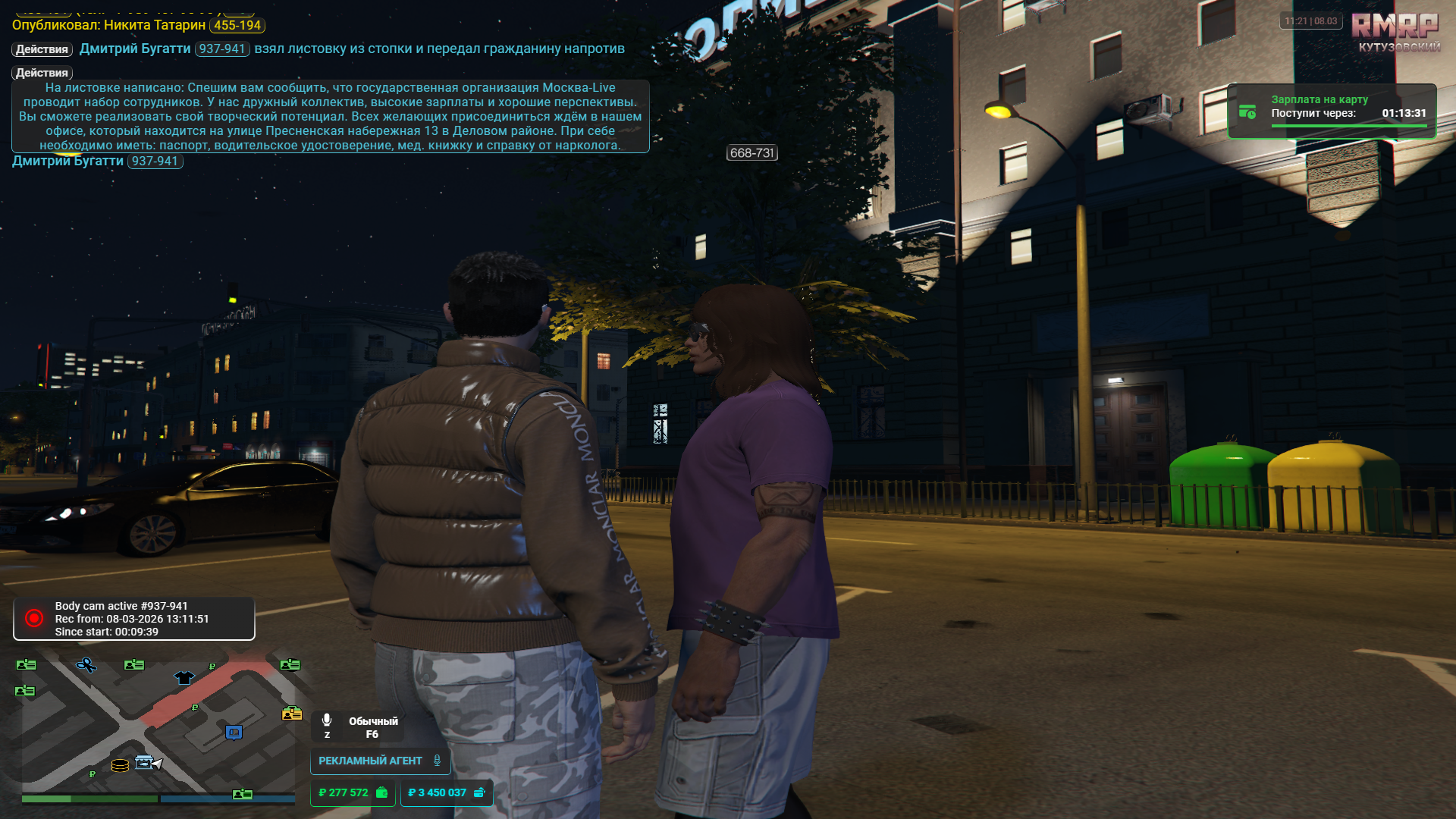Screen dimensions: 1456x819
Task: Click the Body cam active recording panel
Action: coord(134,619)
